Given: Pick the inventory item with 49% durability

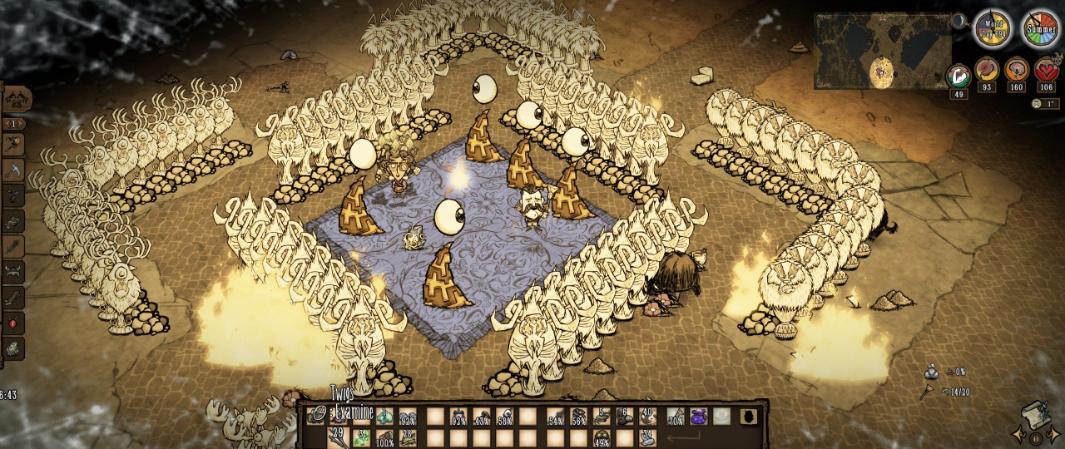Looking at the screenshot, I should [x=602, y=438].
